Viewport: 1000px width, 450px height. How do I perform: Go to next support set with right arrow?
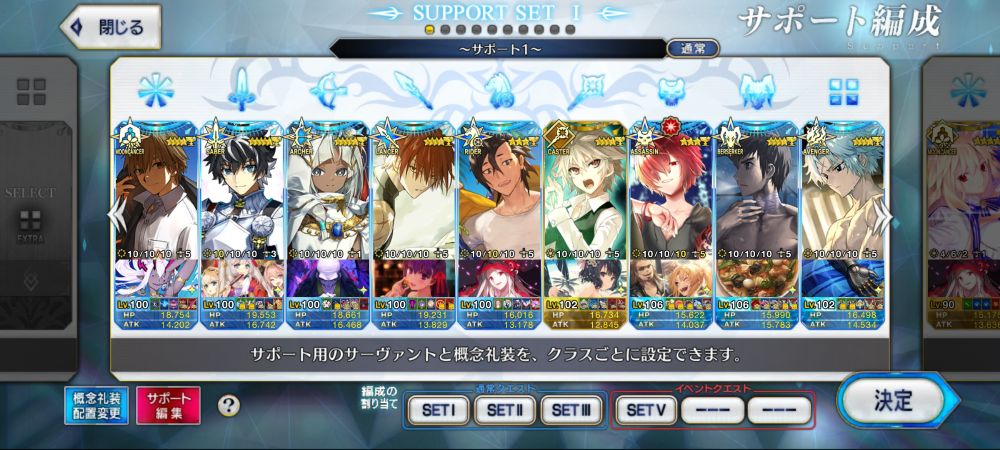(884, 213)
